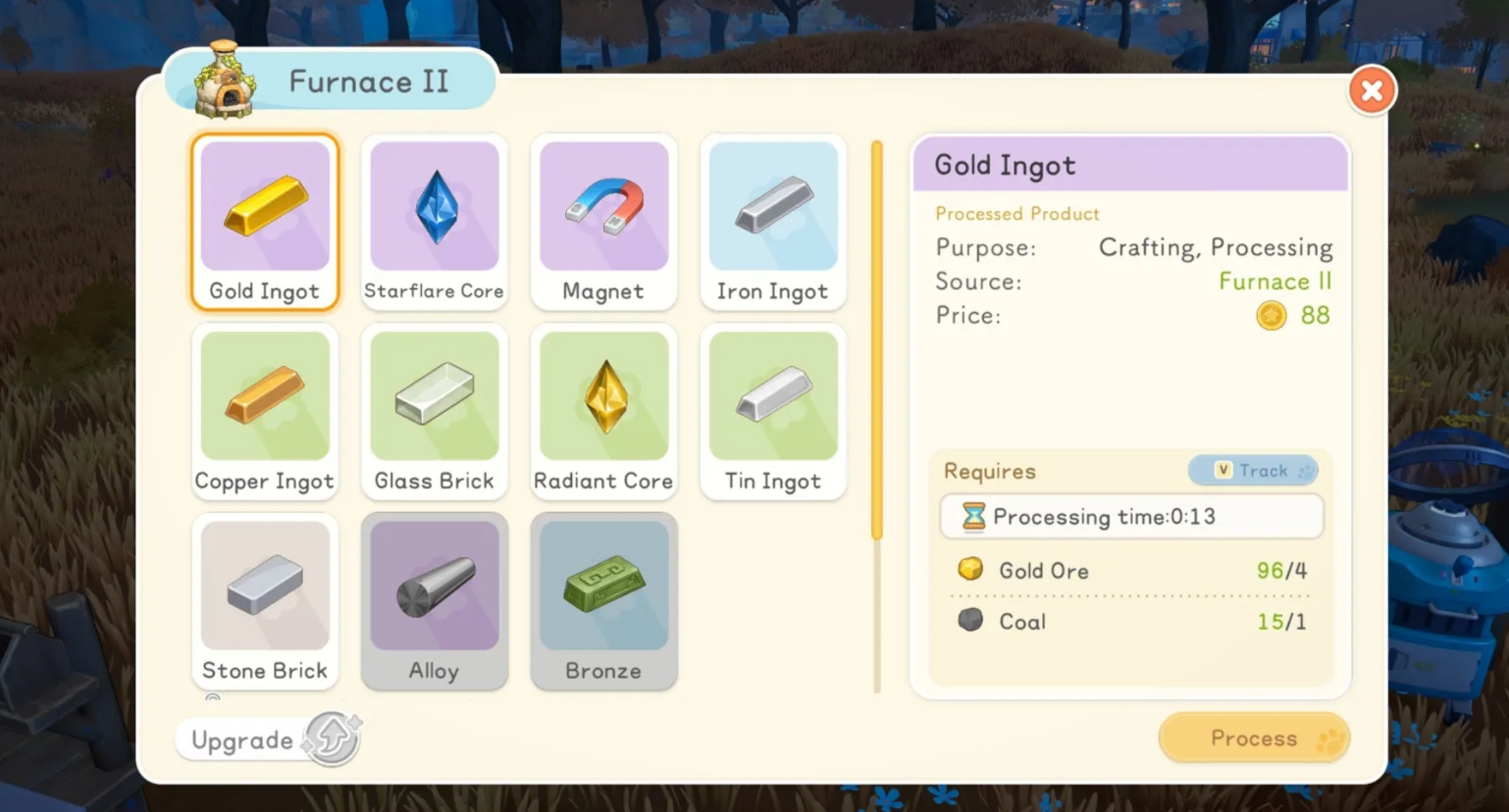
Task: Select the Tin Ingot recipe
Action: (x=773, y=411)
